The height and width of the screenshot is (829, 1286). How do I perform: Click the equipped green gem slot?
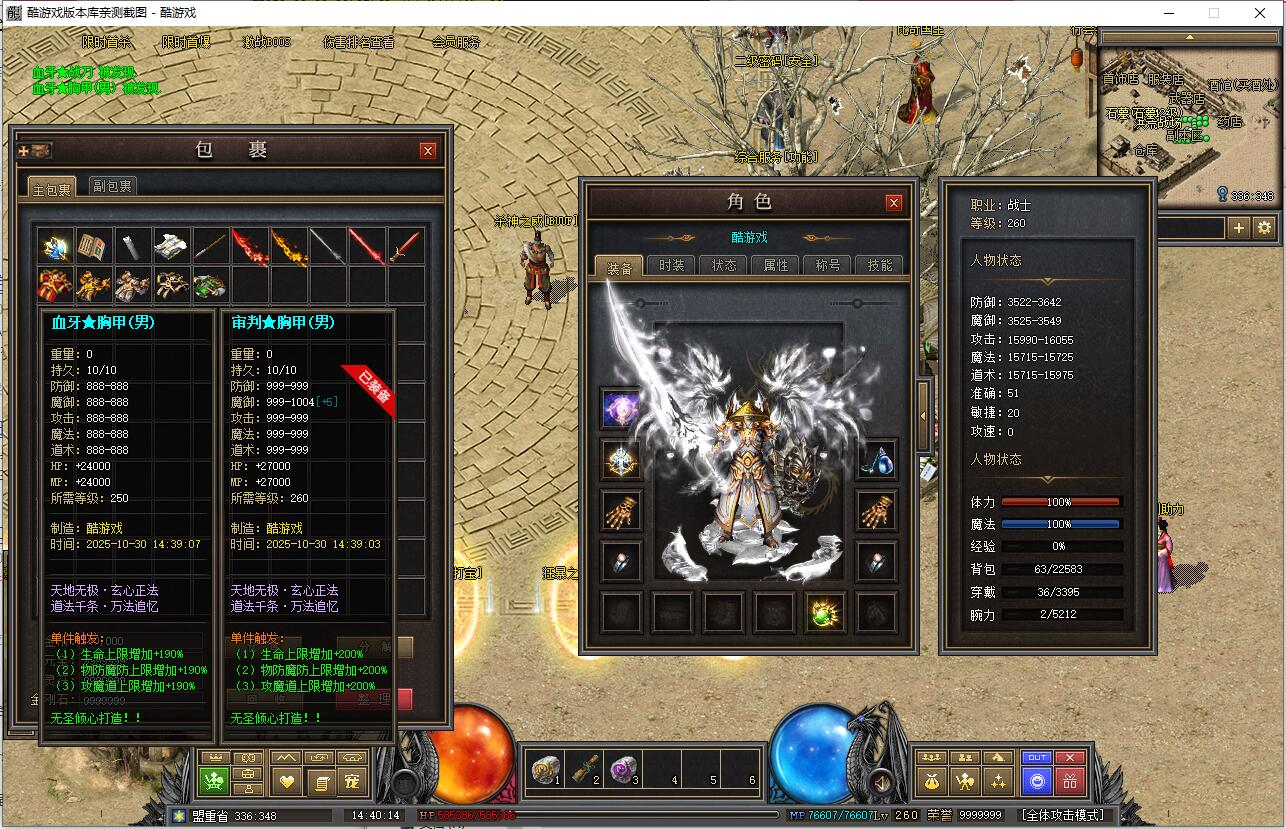[x=826, y=612]
